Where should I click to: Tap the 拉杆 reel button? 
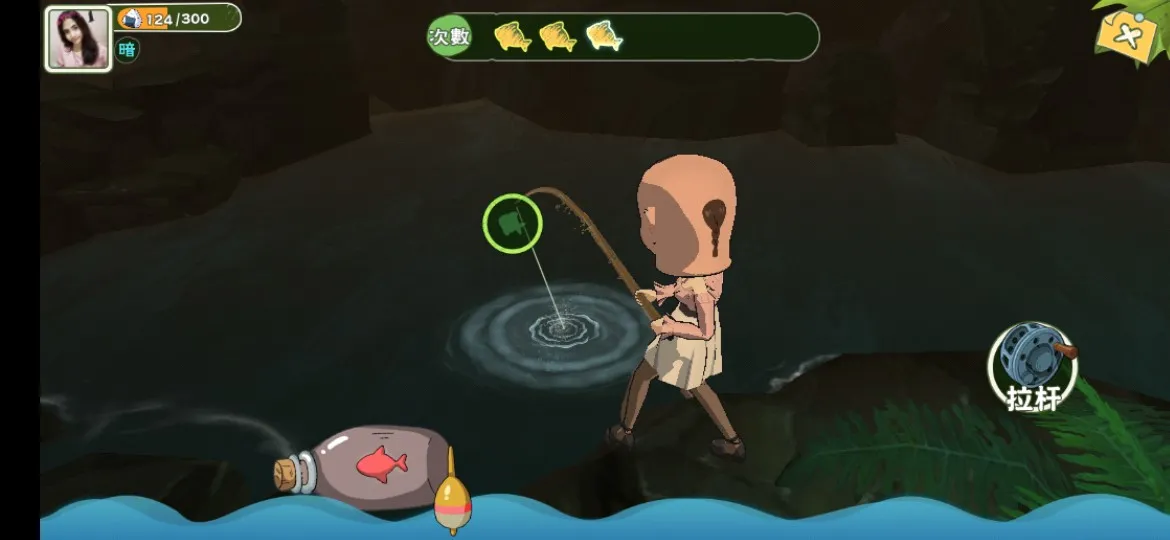[1033, 365]
